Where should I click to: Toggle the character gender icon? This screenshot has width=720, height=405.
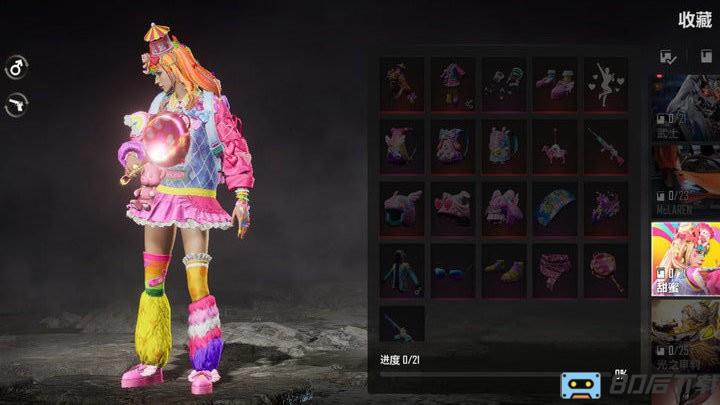(x=16, y=68)
